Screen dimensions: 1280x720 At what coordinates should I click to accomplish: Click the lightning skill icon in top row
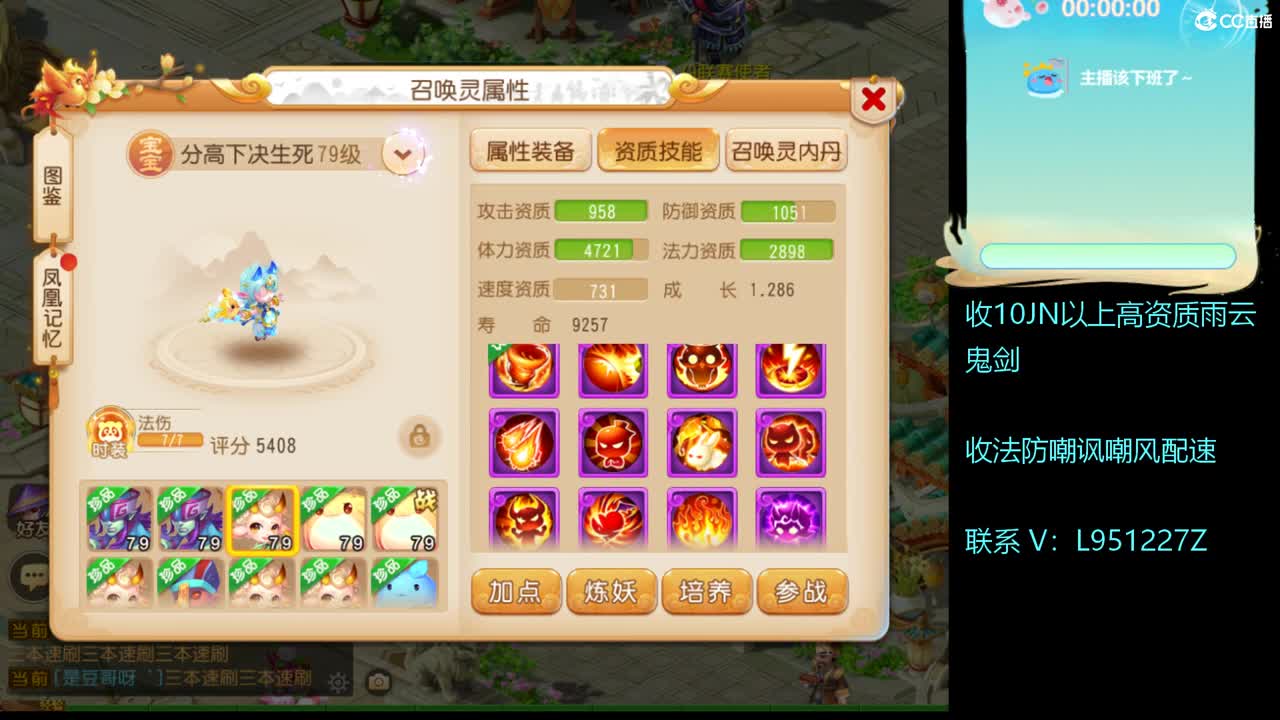[789, 368]
